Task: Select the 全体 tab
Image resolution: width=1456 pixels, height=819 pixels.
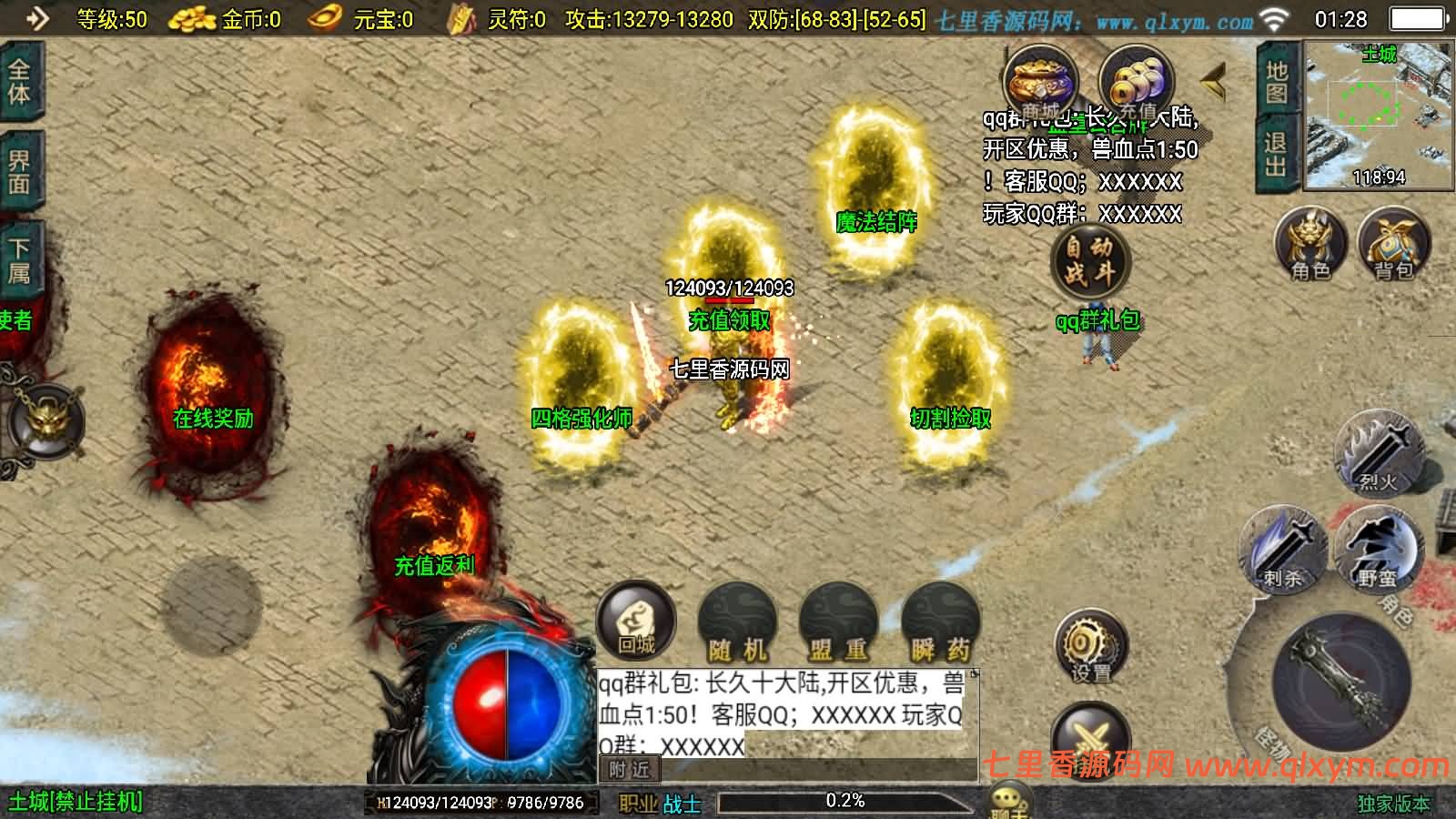Action: click(20, 82)
